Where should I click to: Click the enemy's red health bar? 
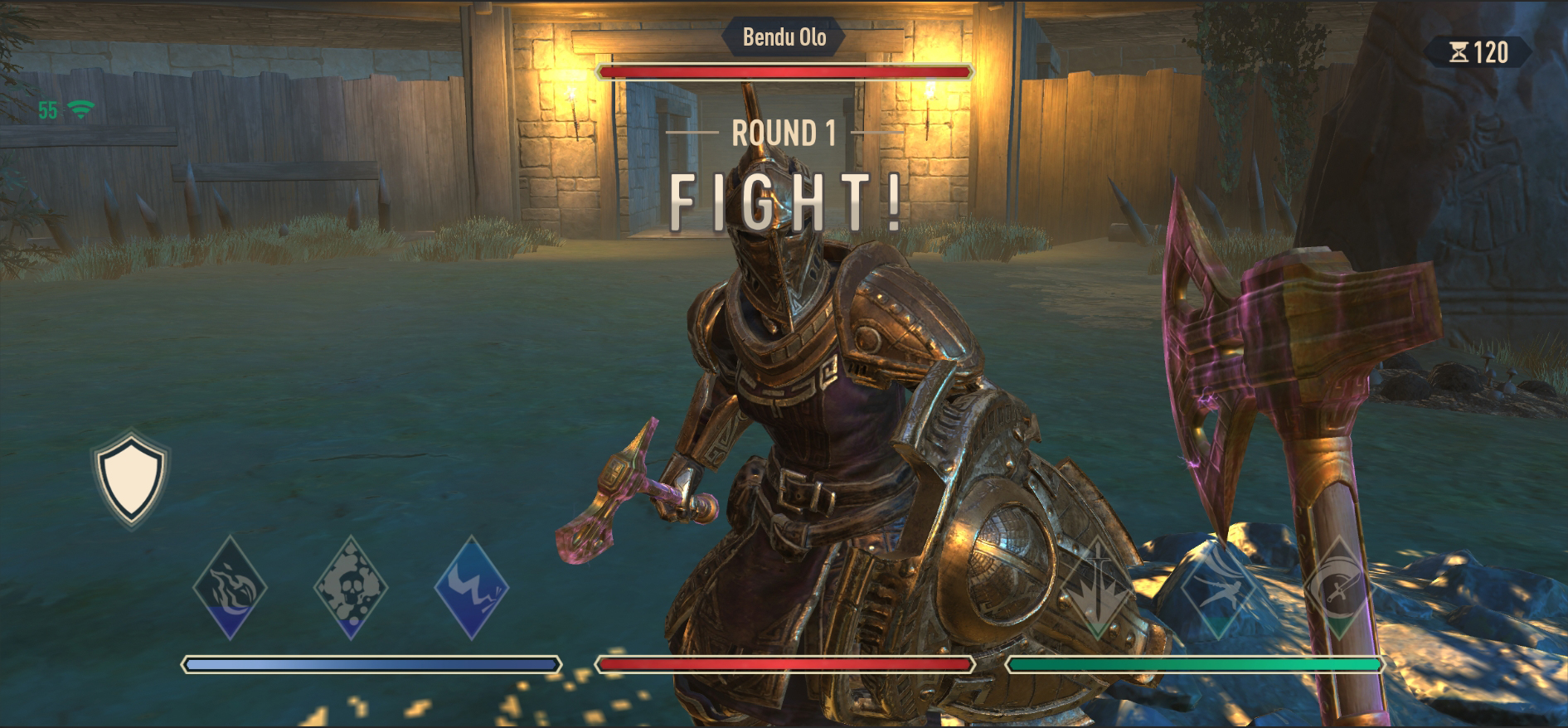(783, 73)
